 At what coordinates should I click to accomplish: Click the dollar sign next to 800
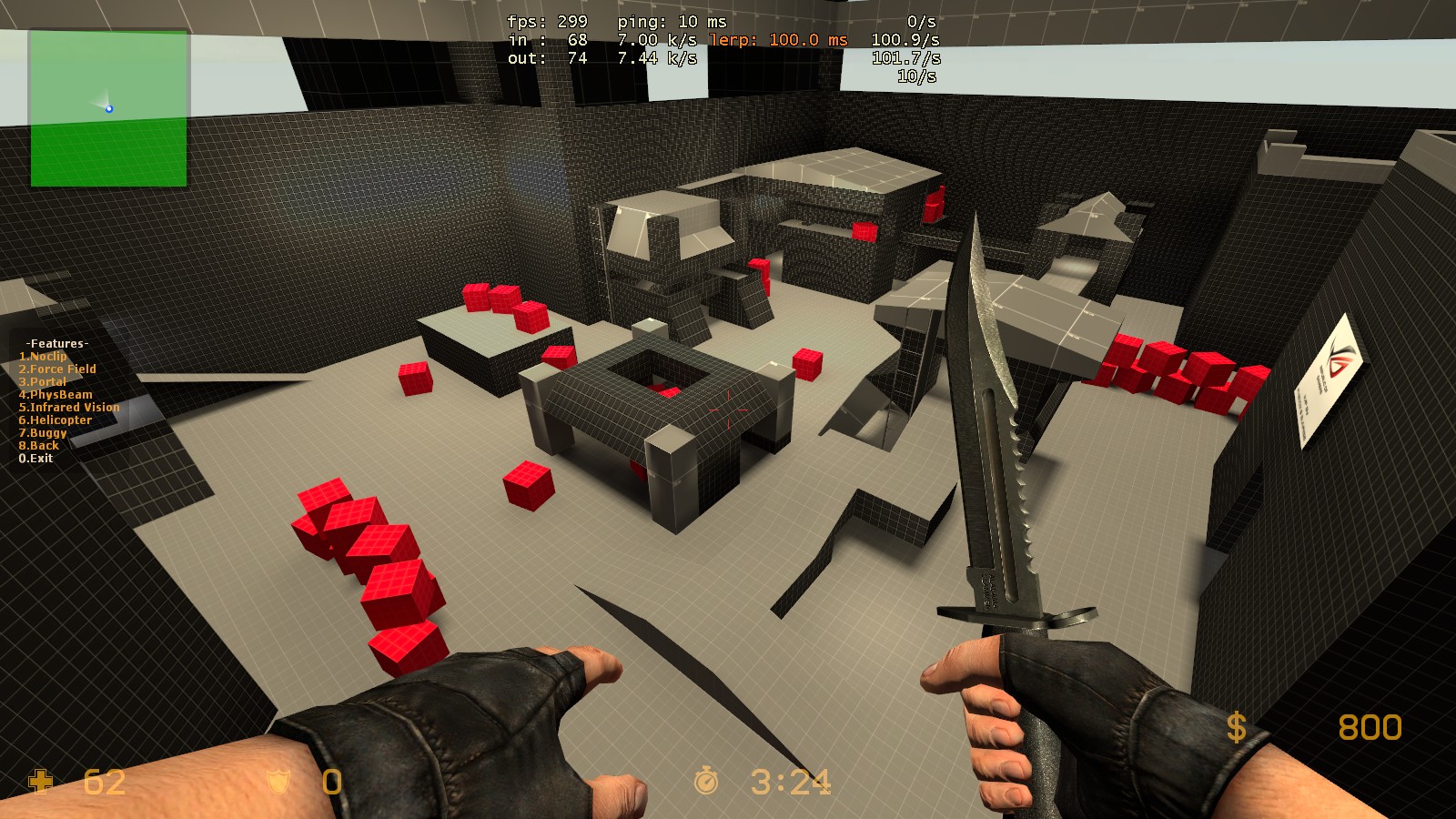[1238, 728]
